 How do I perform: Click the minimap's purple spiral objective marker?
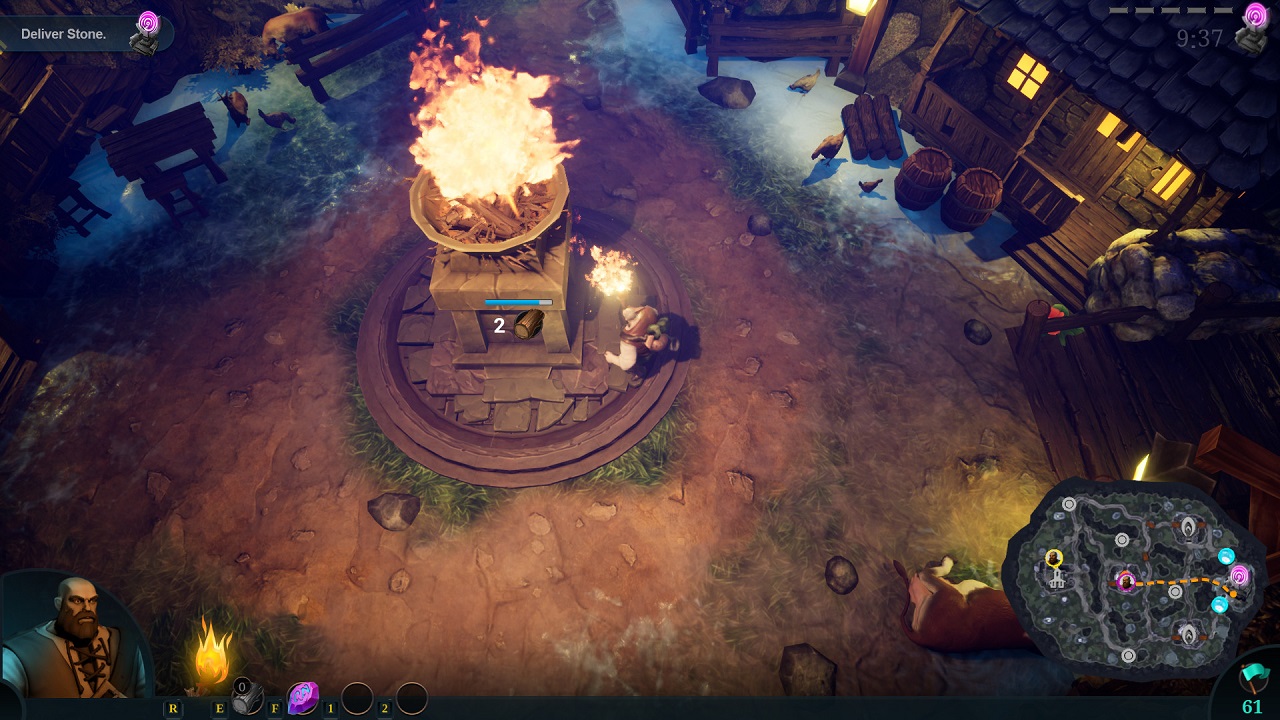1239,575
